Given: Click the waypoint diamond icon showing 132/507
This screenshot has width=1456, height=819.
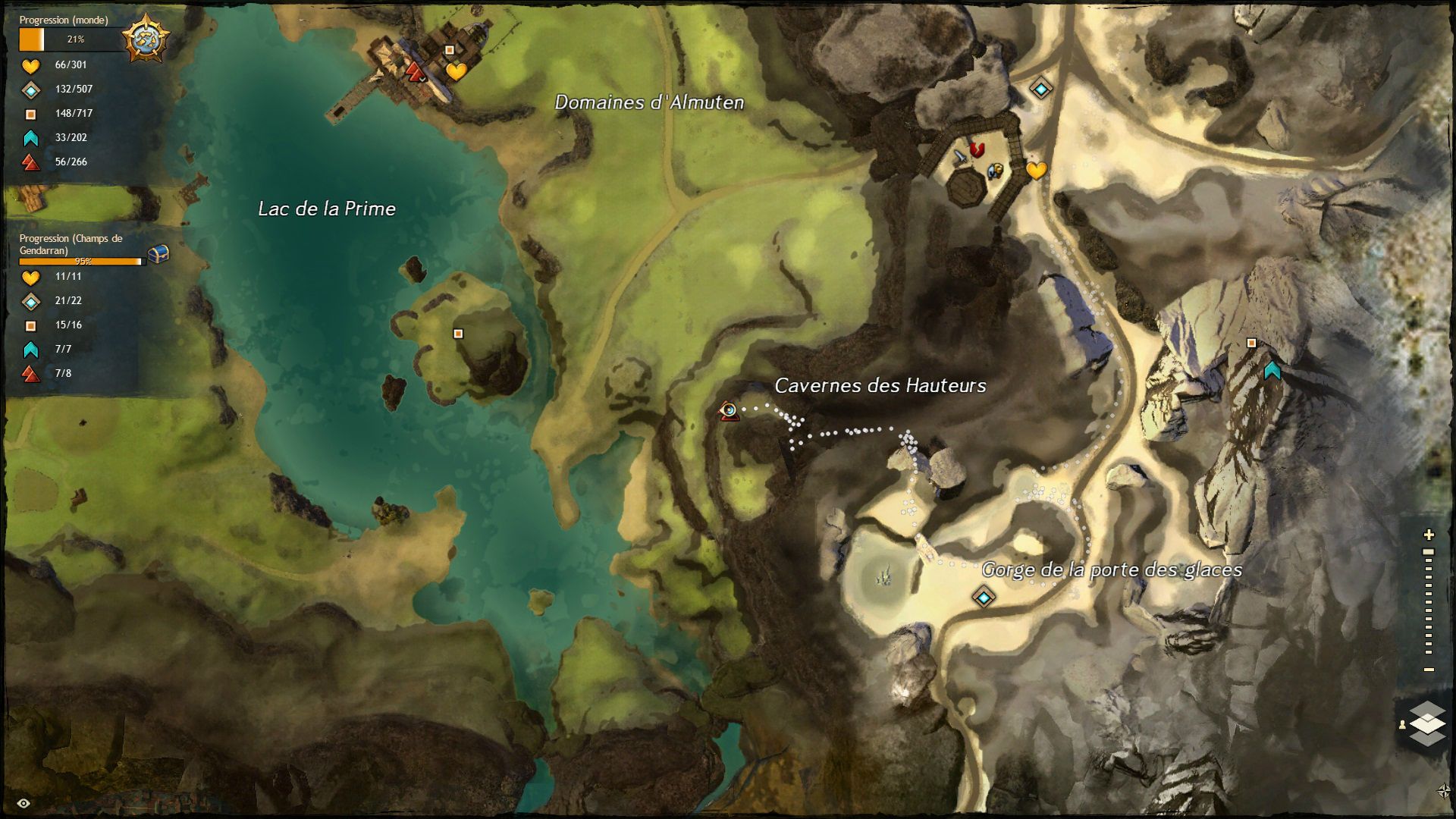Looking at the screenshot, I should (30, 89).
